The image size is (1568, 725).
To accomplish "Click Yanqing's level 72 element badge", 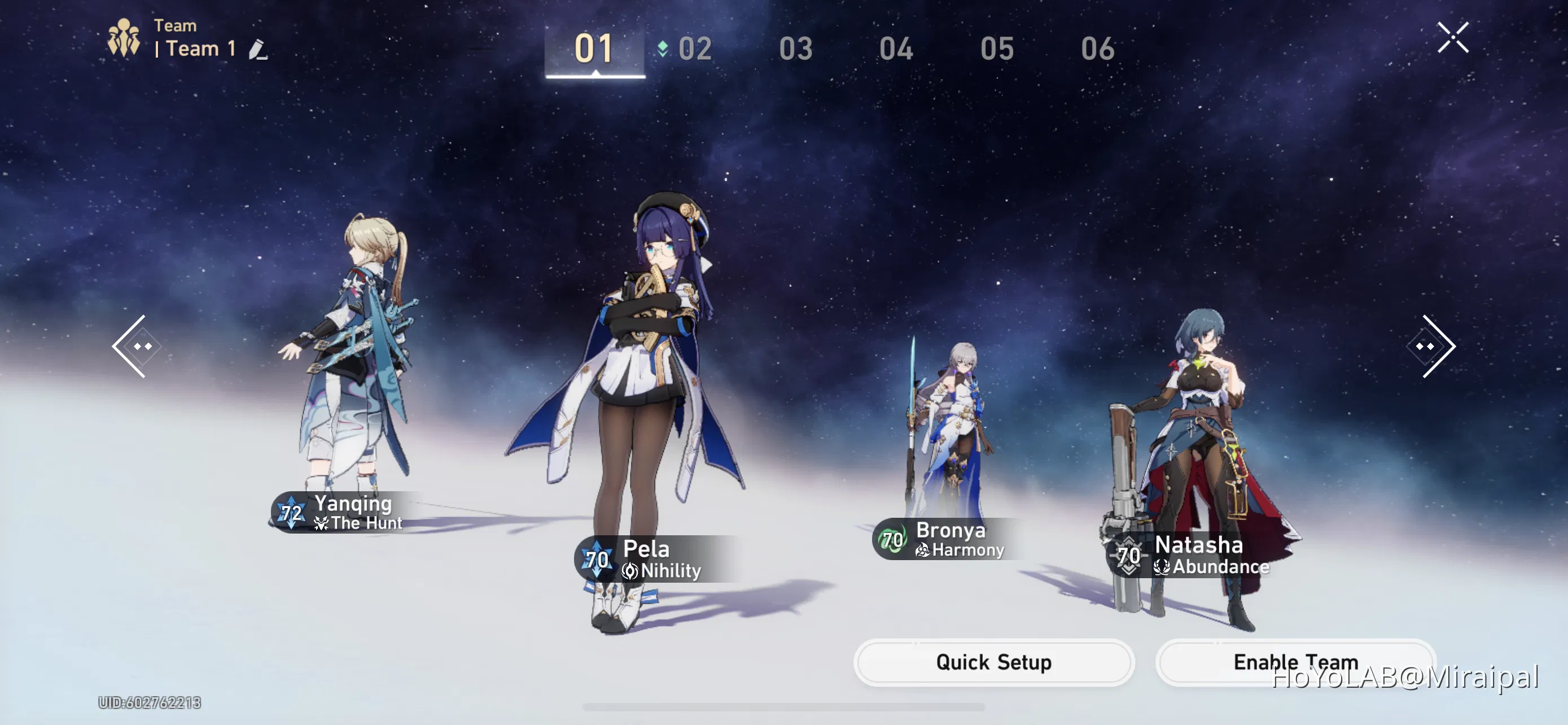I will pos(291,512).
